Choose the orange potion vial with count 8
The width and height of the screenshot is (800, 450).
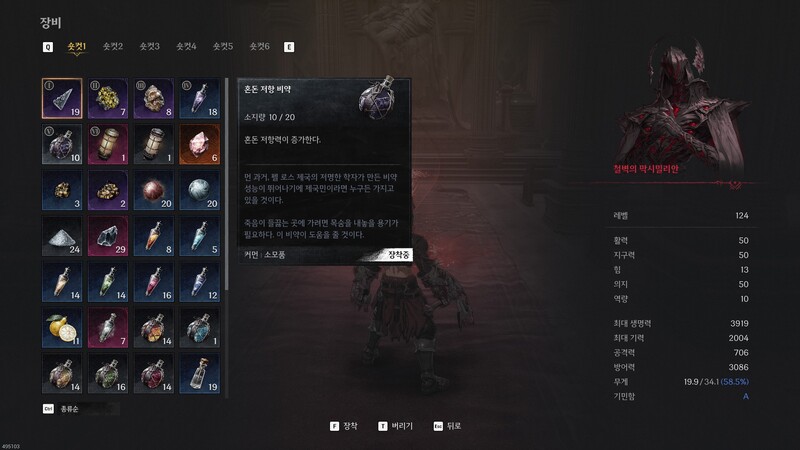pyautogui.click(x=150, y=236)
